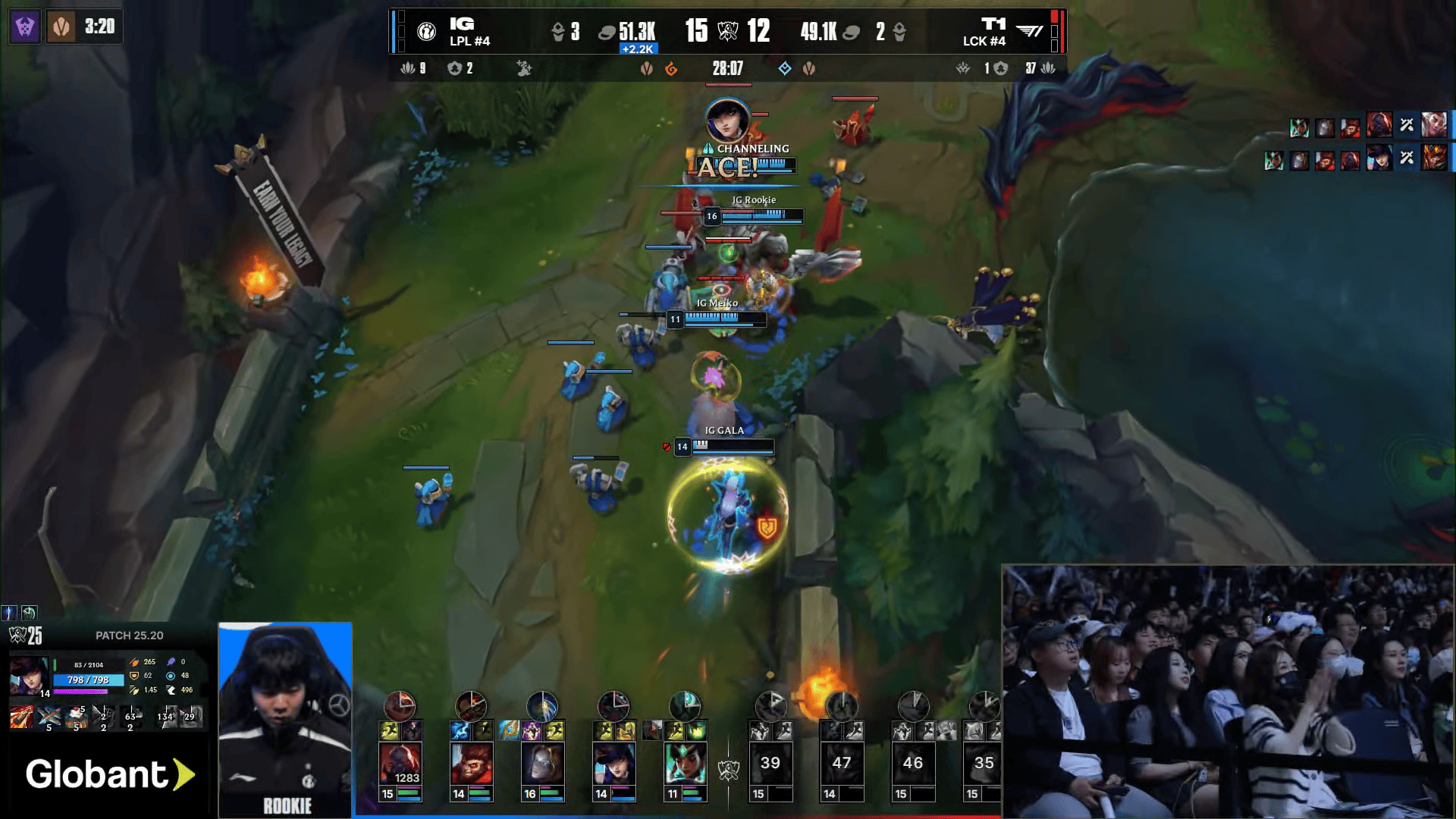Image resolution: width=1456 pixels, height=819 pixels.
Task: Select the Wukong champion portrait in the bottom bar
Action: pyautogui.click(x=471, y=763)
